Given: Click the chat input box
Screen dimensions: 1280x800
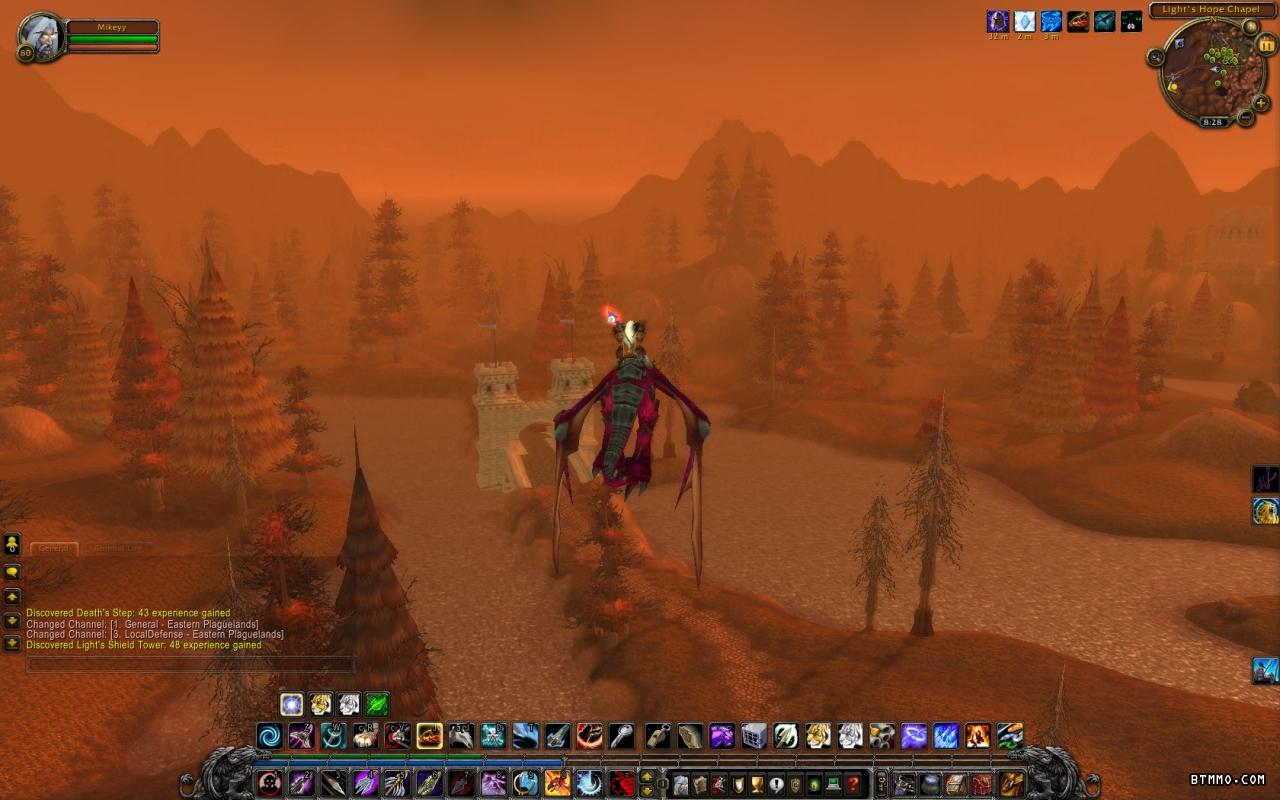Looking at the screenshot, I should coord(190,664).
